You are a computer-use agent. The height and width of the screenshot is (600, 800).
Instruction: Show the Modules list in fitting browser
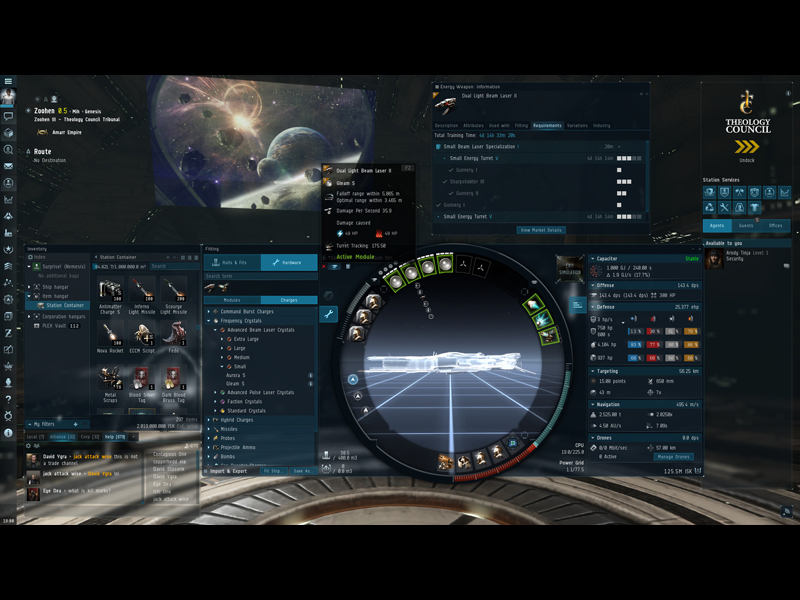click(x=231, y=300)
